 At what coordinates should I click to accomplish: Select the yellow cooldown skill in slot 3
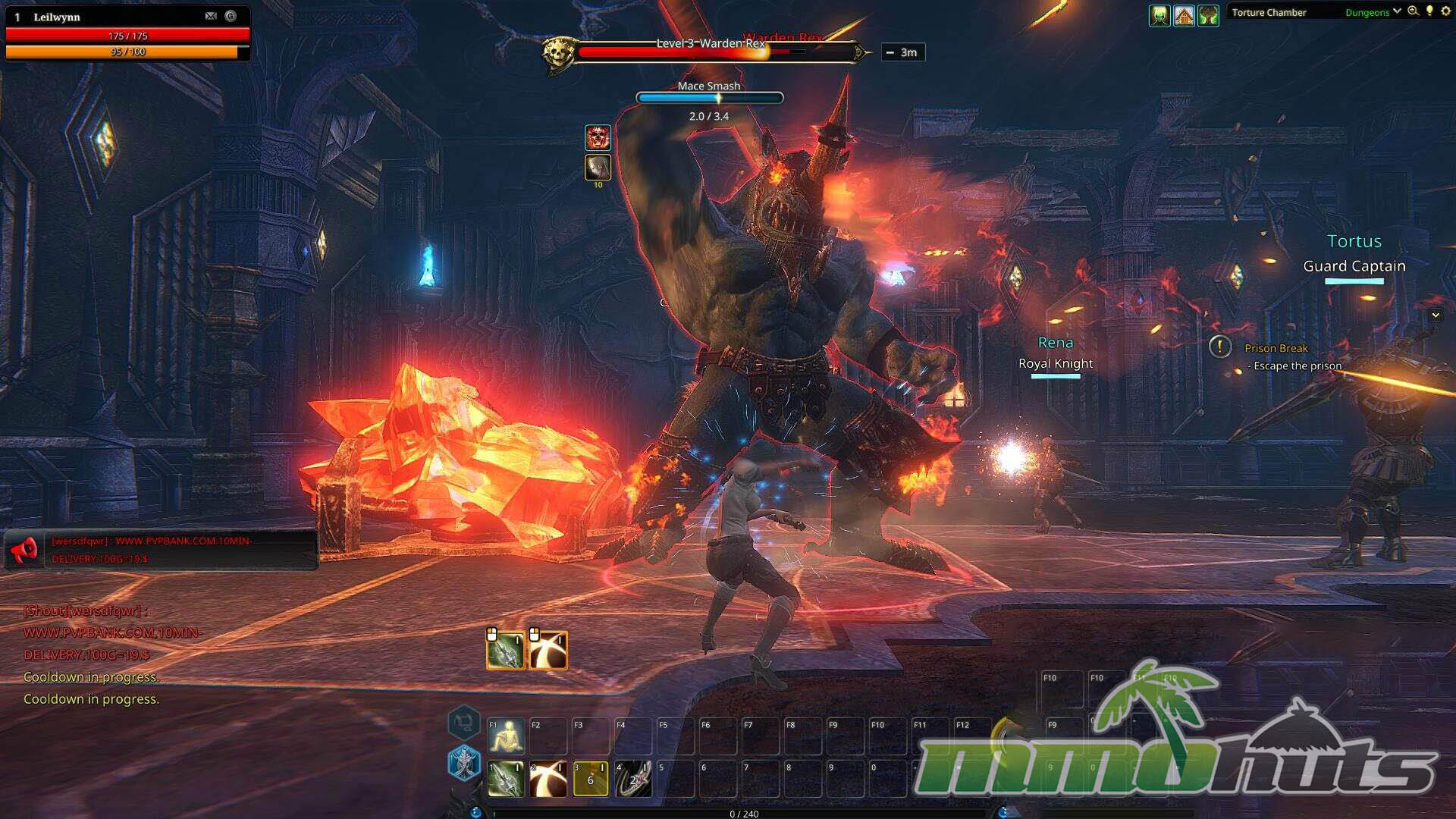[591, 779]
